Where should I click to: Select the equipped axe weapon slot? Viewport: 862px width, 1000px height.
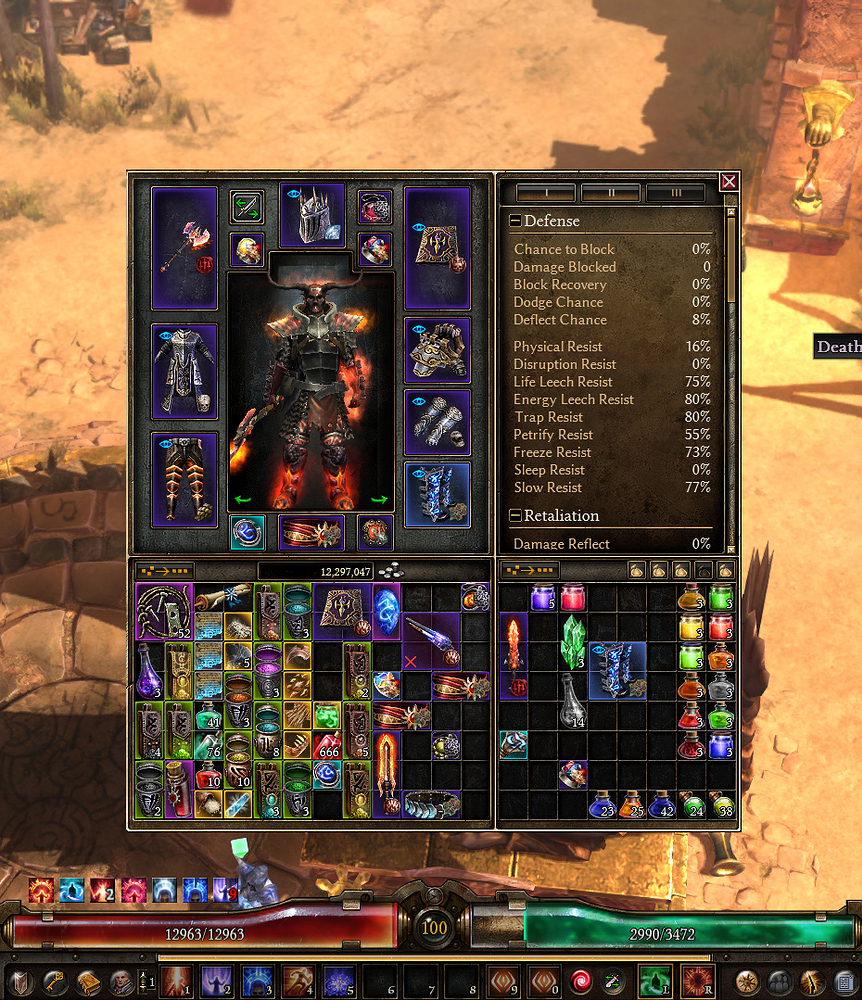[184, 247]
